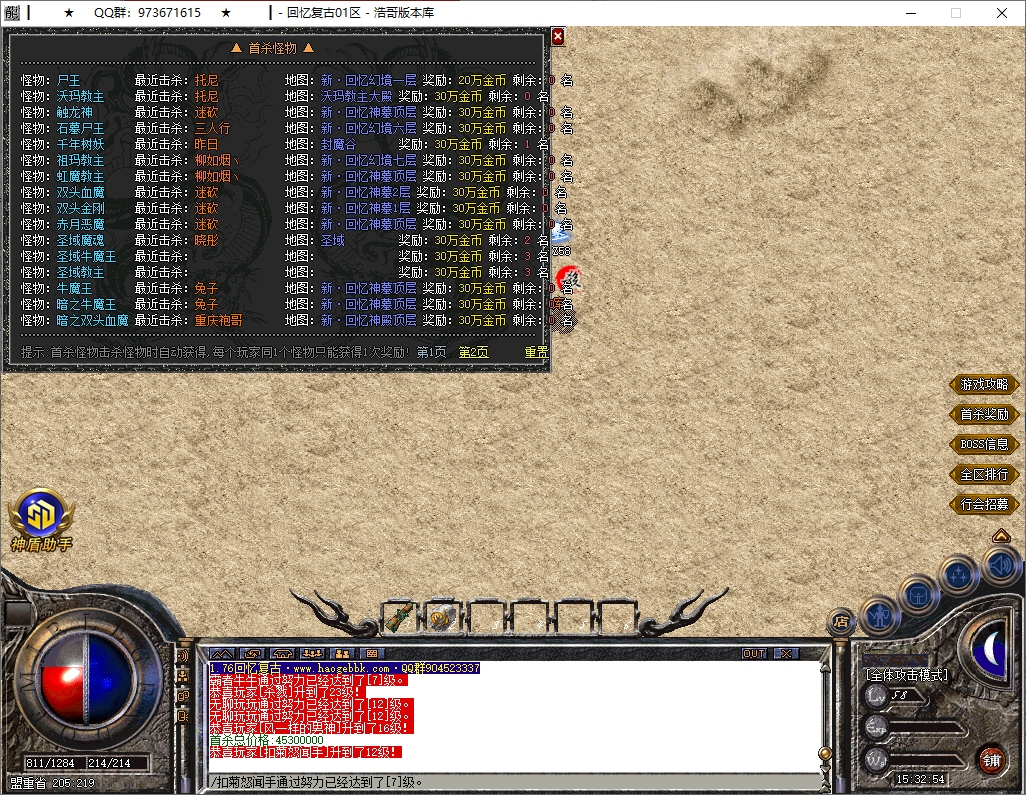The width and height of the screenshot is (1026, 795).
Task: Open the red 铺 stall button
Action: click(x=991, y=759)
